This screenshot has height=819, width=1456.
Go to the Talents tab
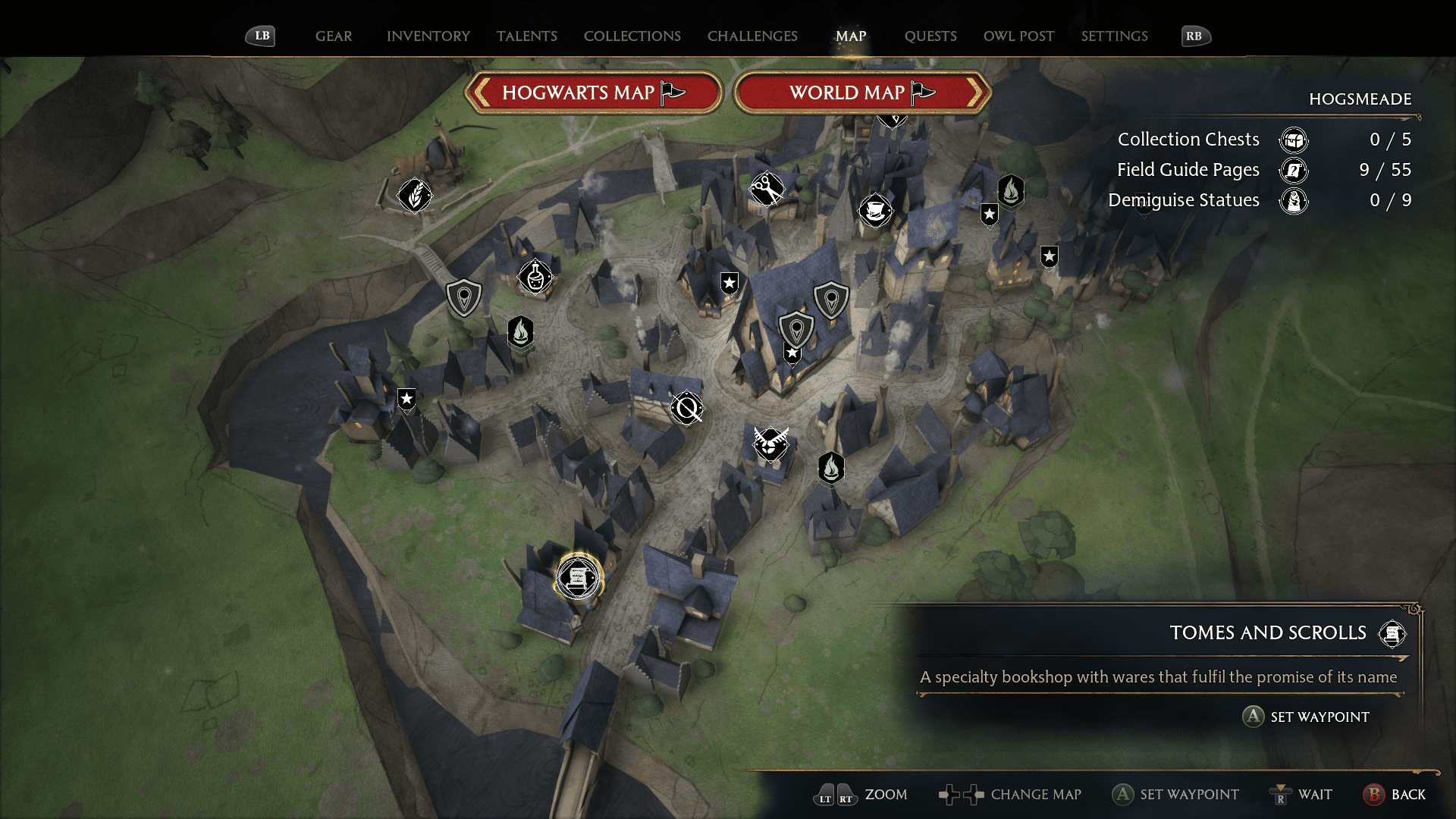(526, 36)
